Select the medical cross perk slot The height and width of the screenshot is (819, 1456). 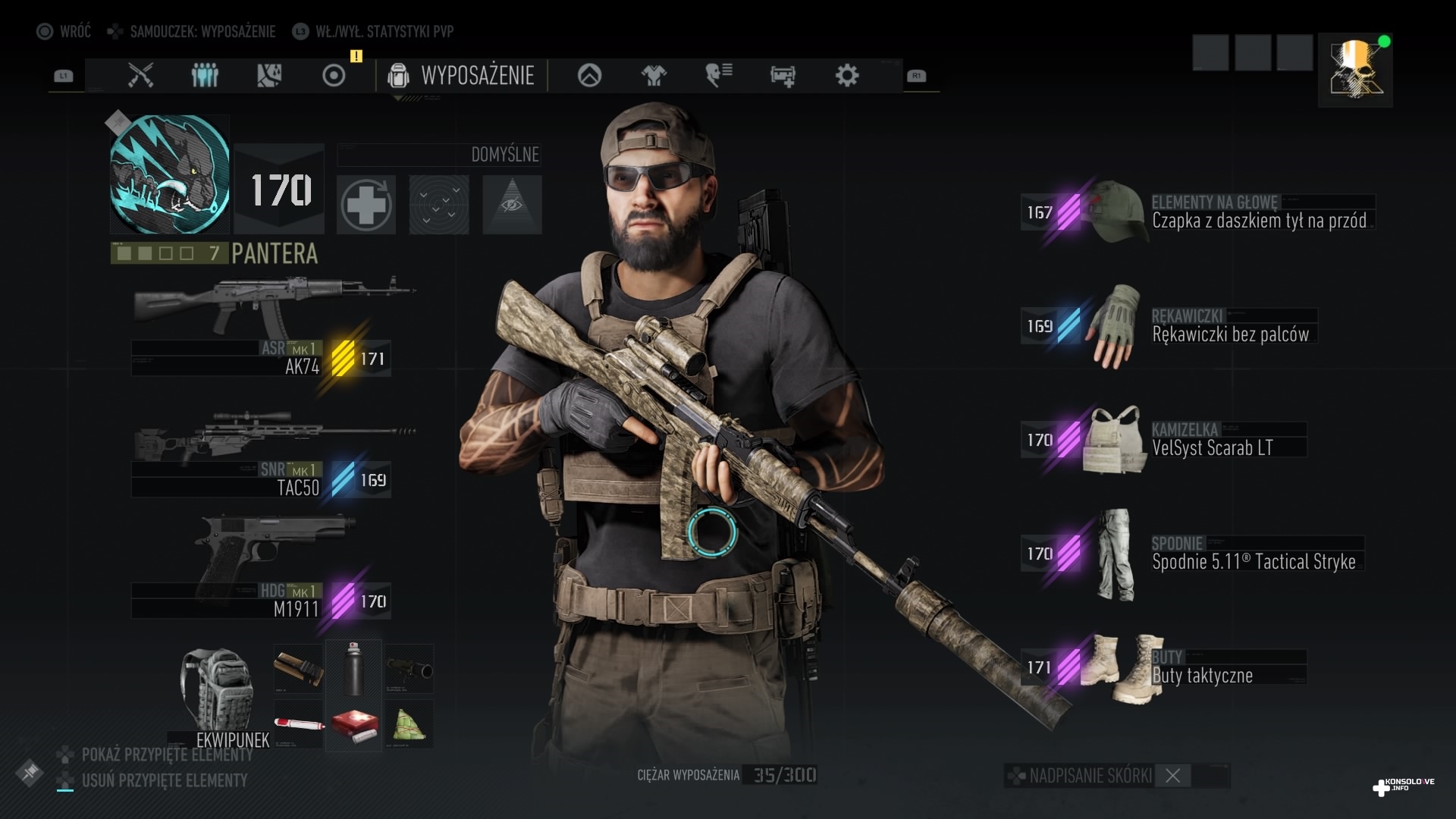366,205
